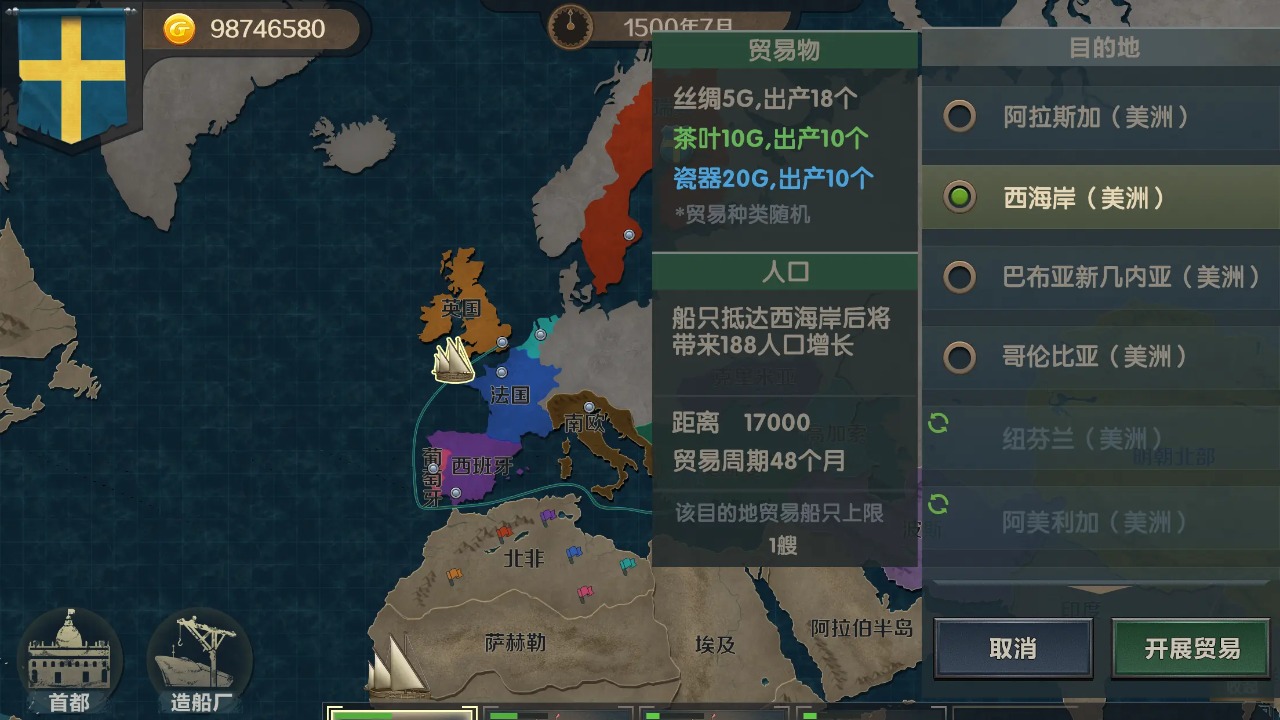Confirm with the 开展贸易 button

[1192, 648]
